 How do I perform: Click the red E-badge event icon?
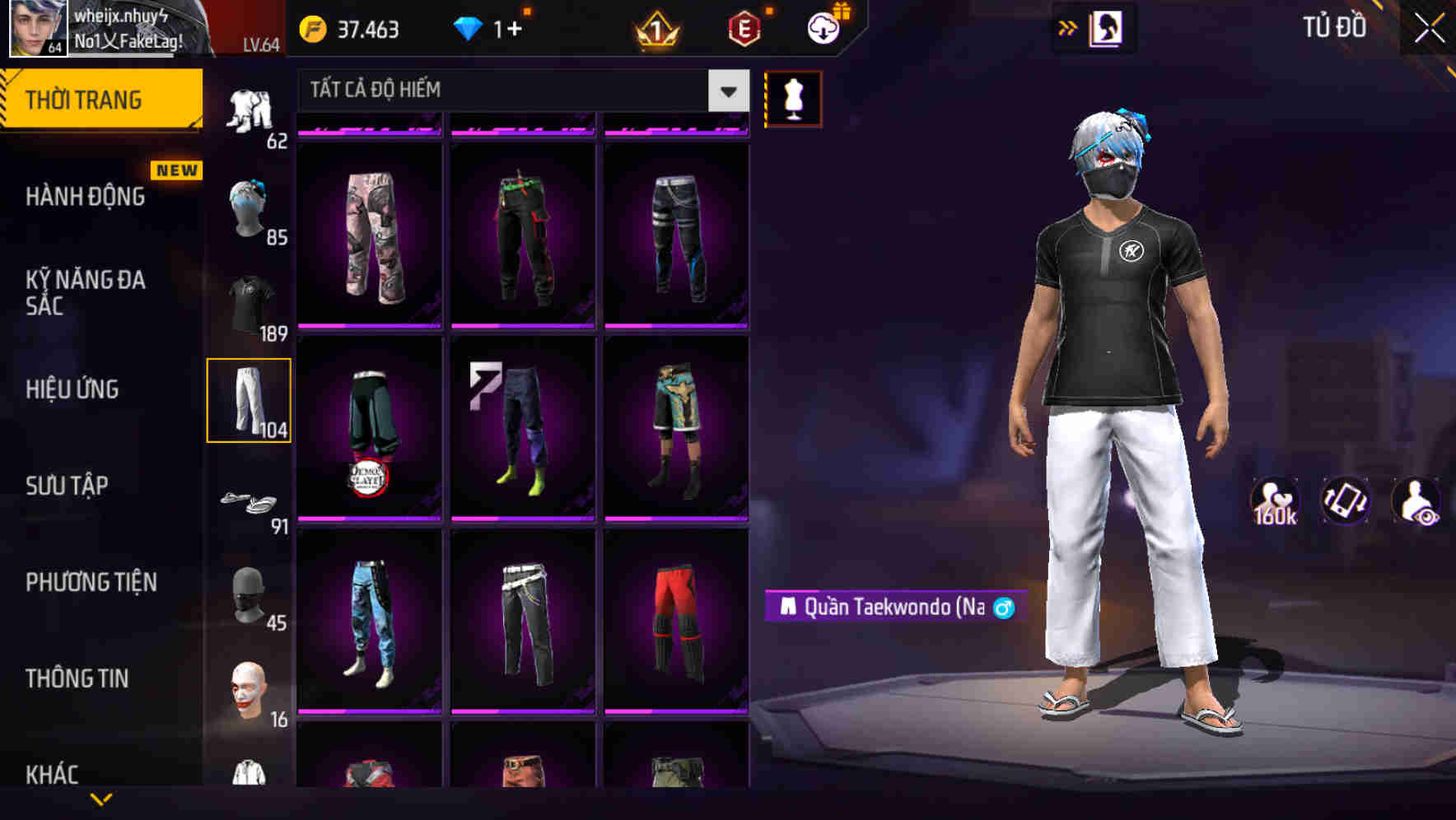pos(745,27)
